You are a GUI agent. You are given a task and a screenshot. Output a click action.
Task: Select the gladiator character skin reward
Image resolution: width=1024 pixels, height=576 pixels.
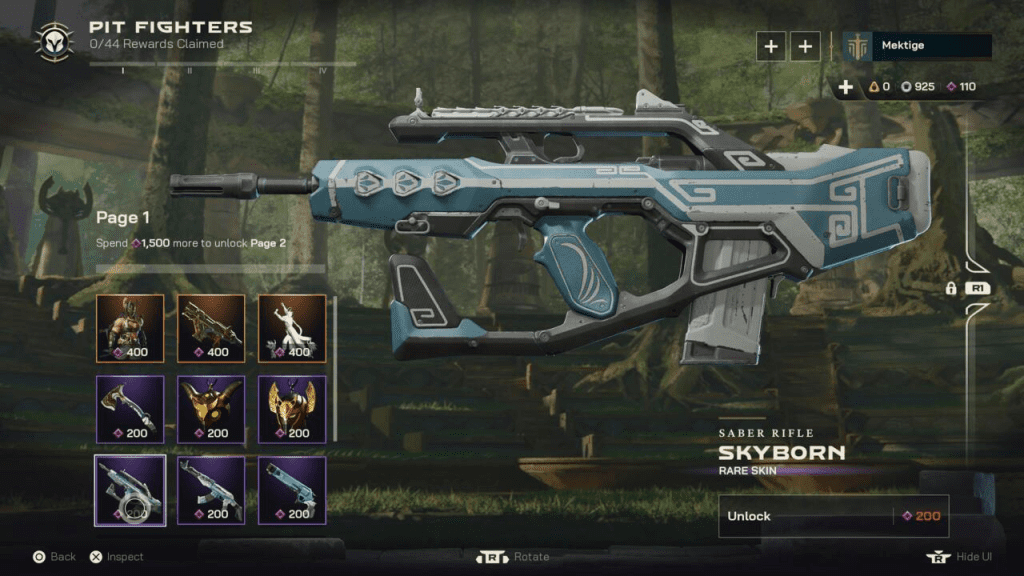click(x=130, y=327)
